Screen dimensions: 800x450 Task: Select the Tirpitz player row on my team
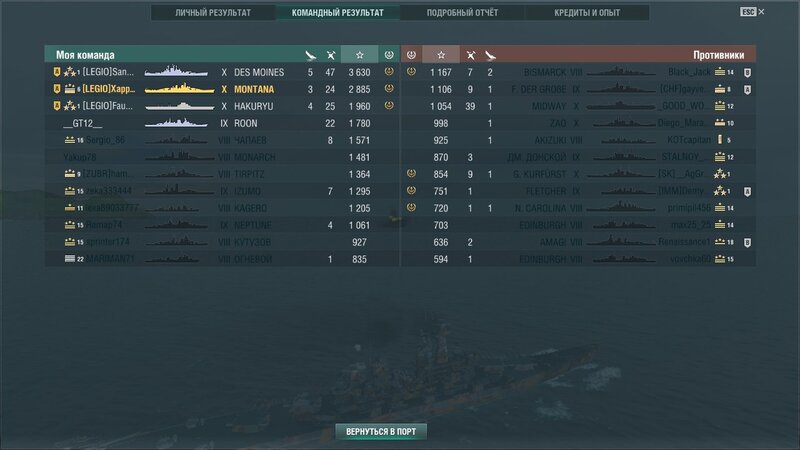click(x=220, y=174)
